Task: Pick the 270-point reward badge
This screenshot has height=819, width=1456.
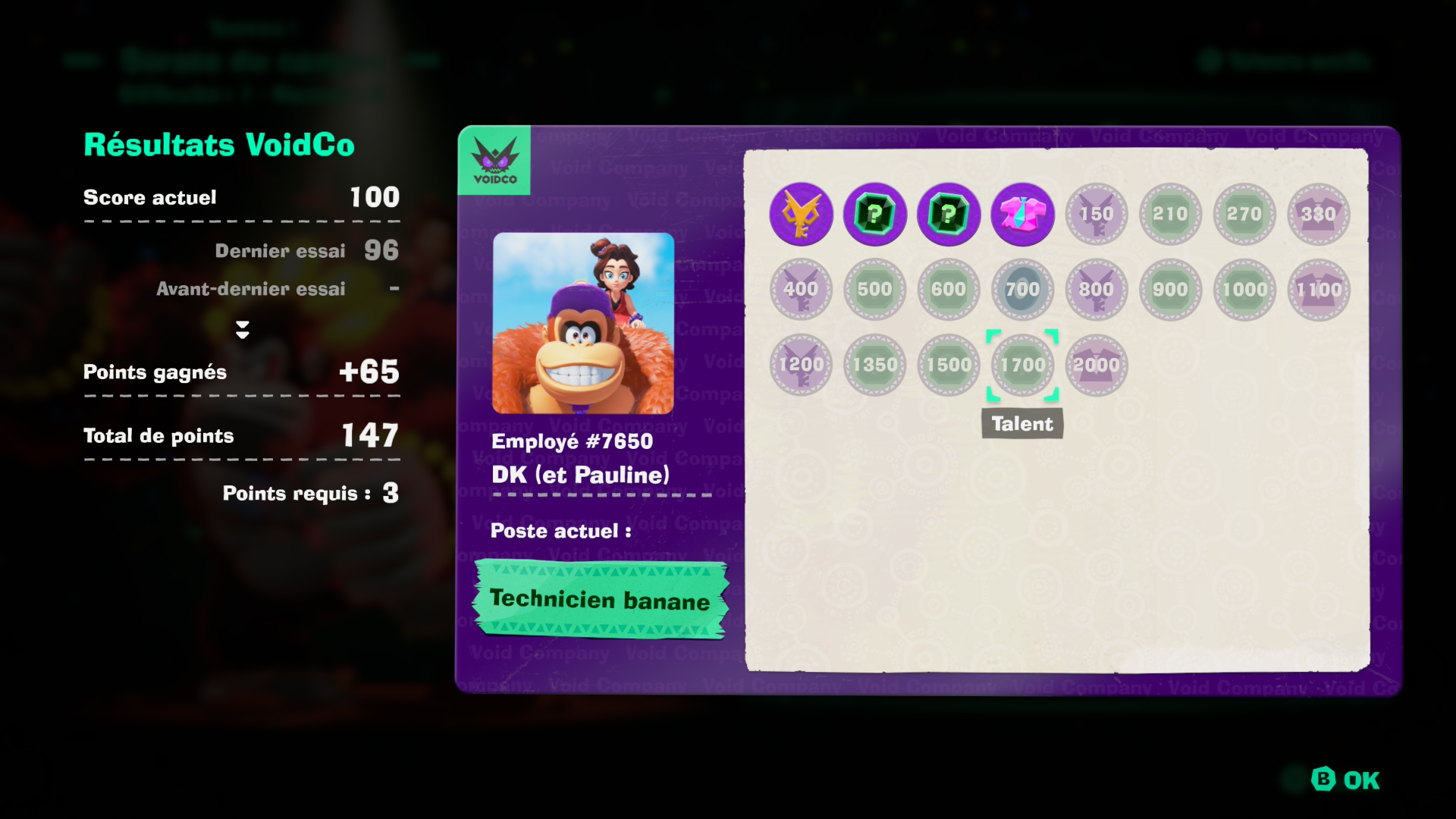Action: coord(1244,214)
